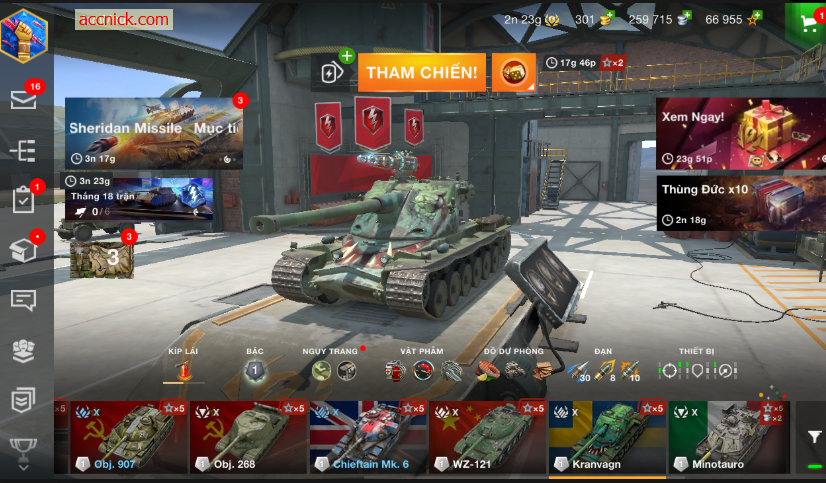Open the mail inbox envelope

(24, 98)
